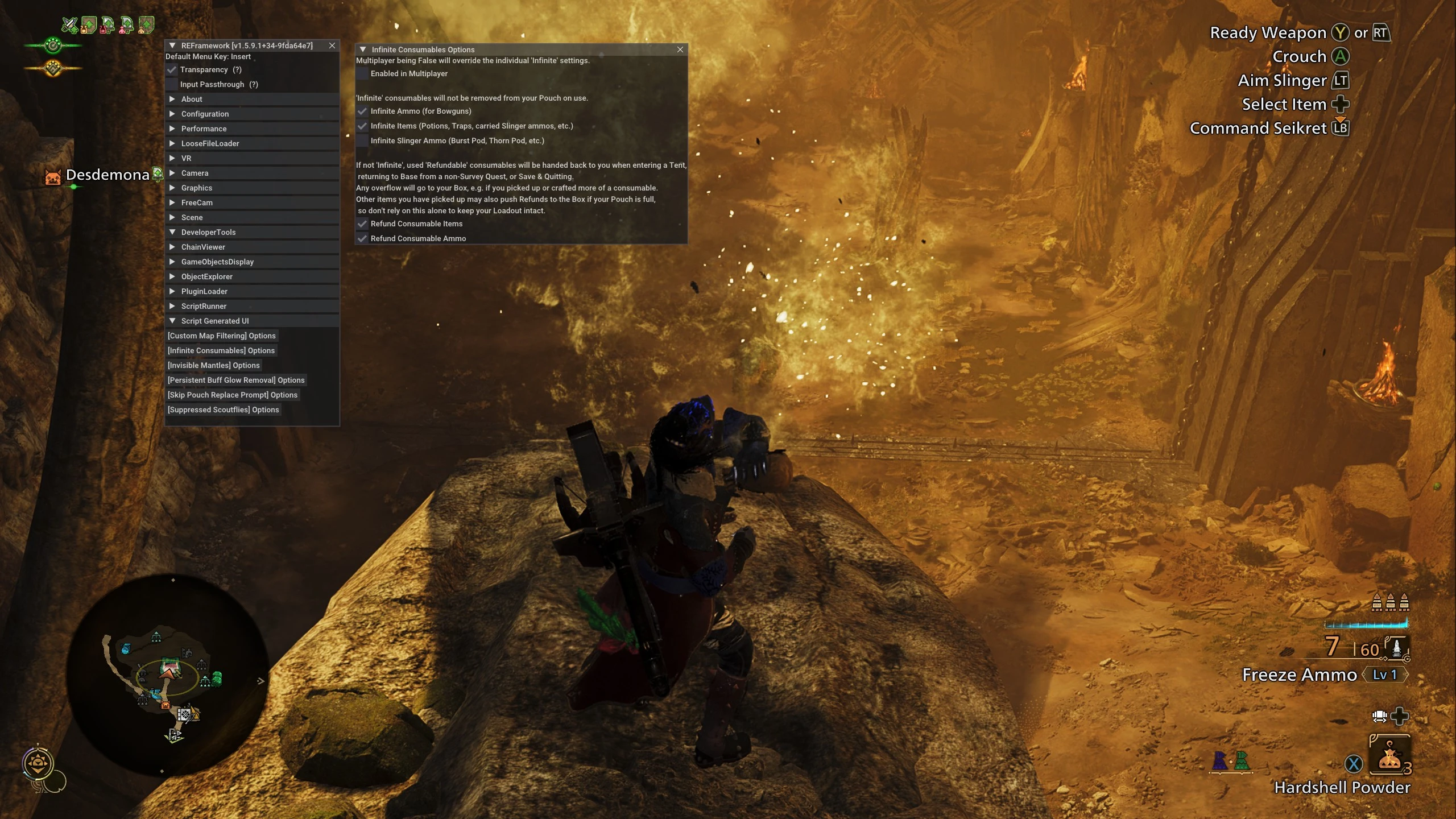The height and width of the screenshot is (819, 1456).
Task: Open [Suppressed Scoutflies] Options
Action: (x=223, y=409)
